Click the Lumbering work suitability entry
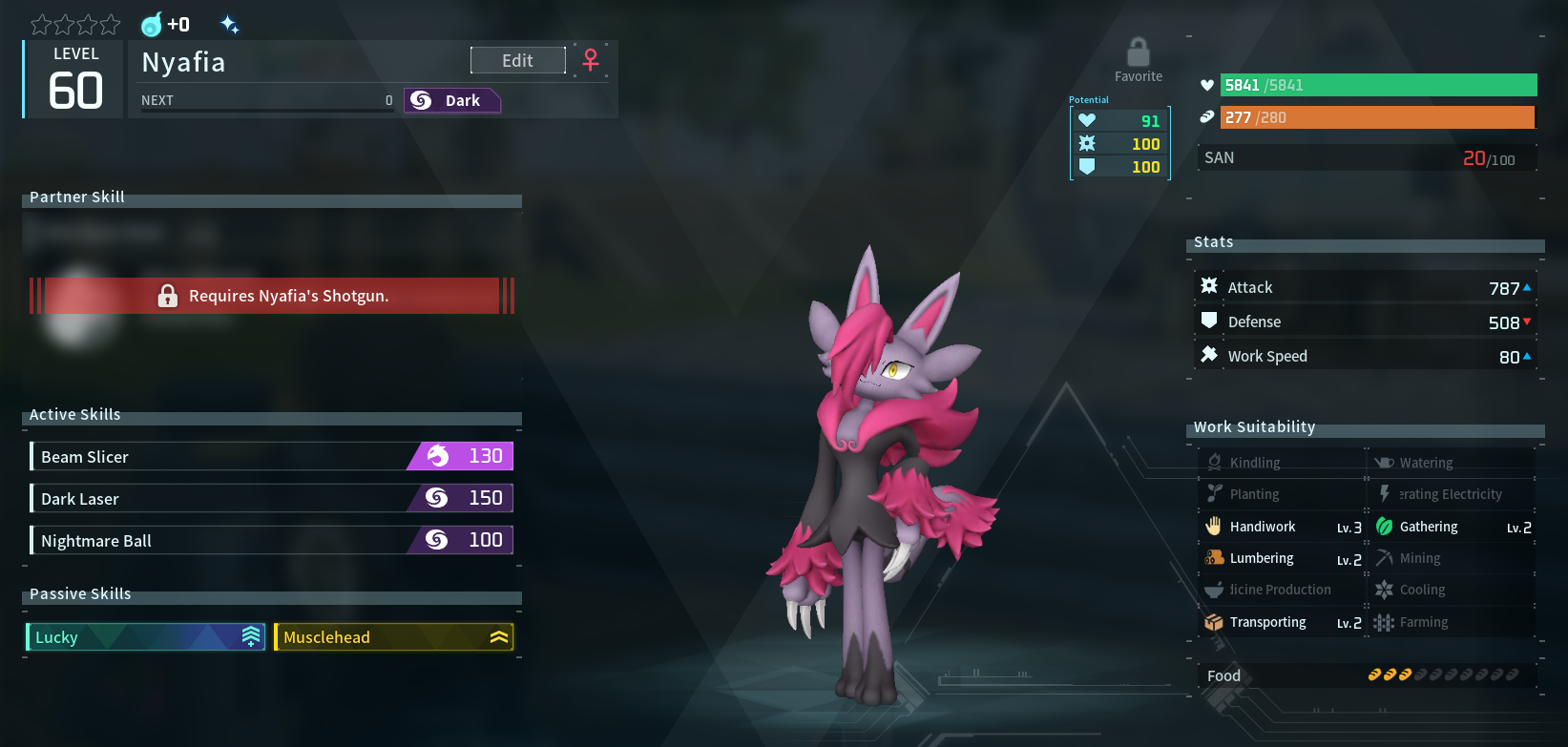The width and height of the screenshot is (1568, 747). (x=1282, y=559)
